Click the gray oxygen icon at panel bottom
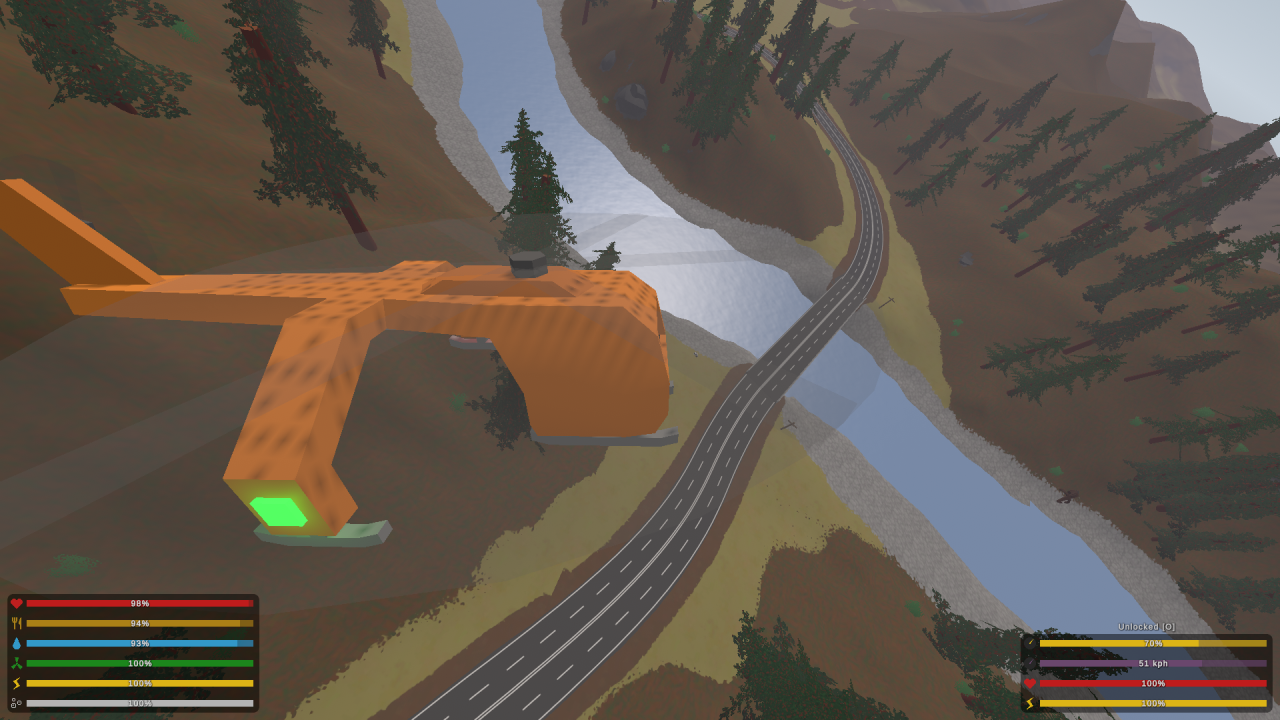1280x720 pixels. click(15, 702)
